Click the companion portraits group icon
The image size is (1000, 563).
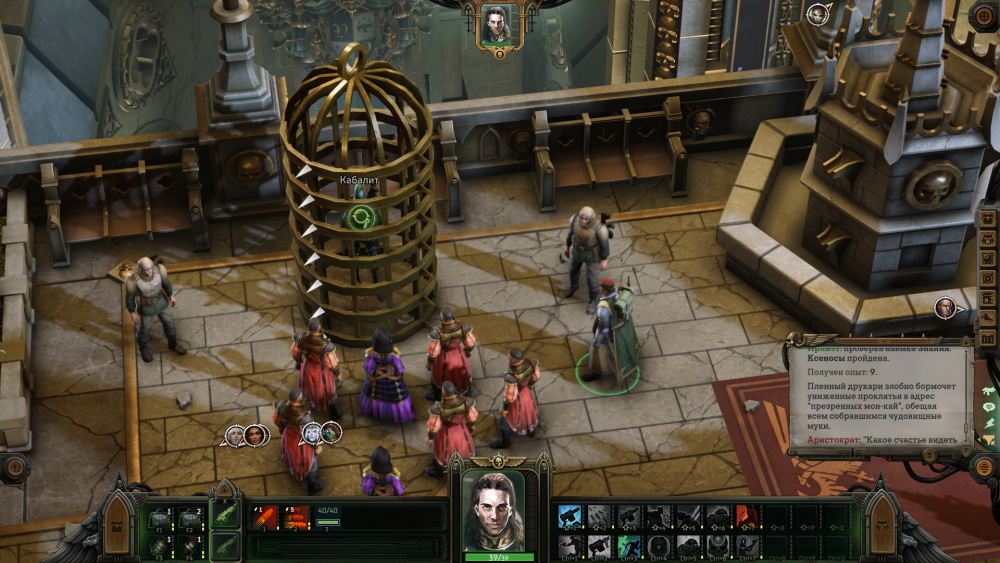[x=245, y=434]
